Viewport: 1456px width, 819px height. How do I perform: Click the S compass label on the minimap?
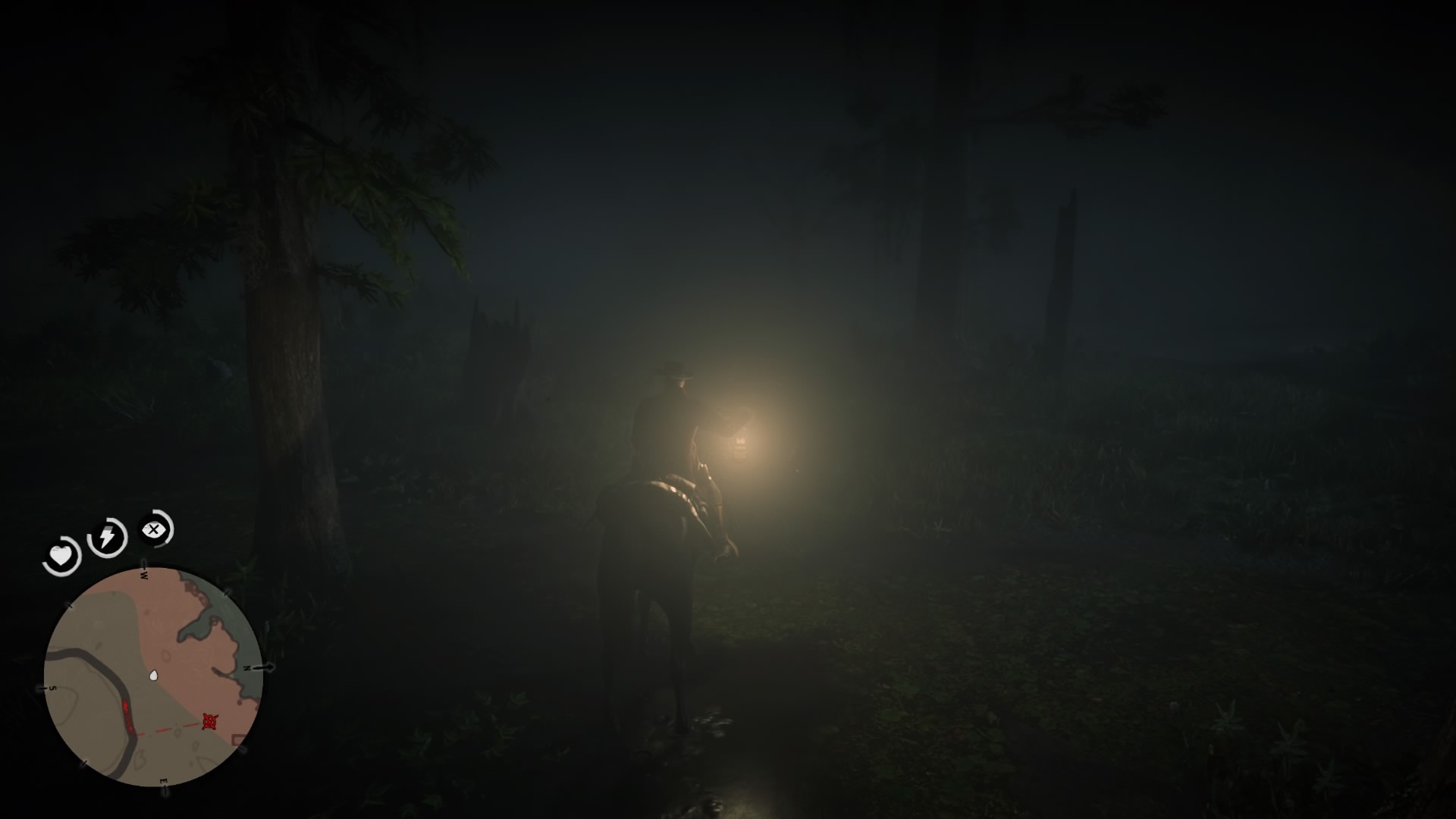coord(53,687)
